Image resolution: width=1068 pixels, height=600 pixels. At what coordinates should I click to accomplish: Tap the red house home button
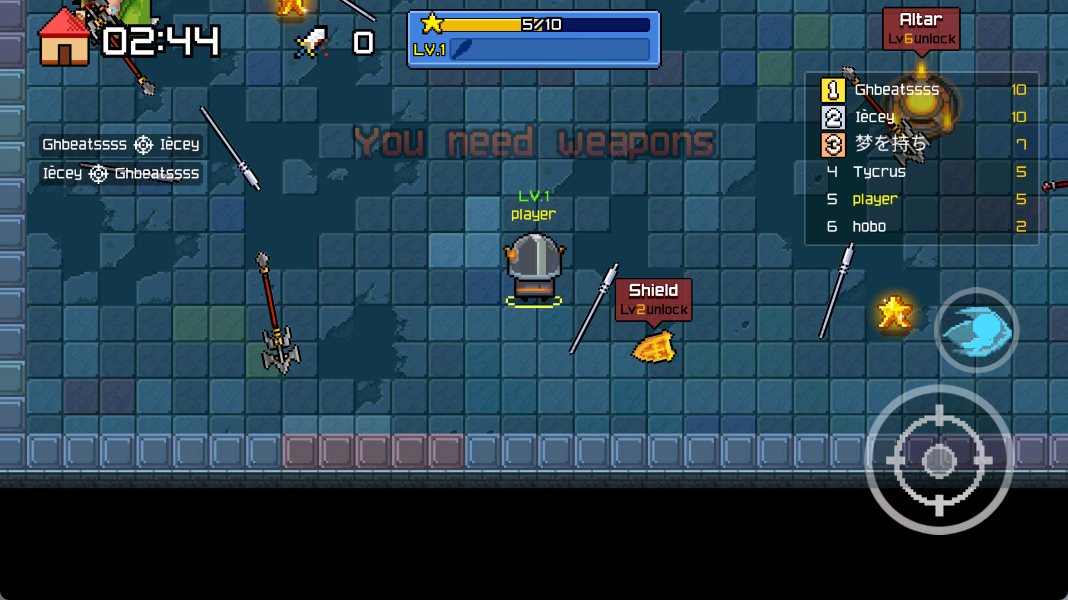point(63,38)
